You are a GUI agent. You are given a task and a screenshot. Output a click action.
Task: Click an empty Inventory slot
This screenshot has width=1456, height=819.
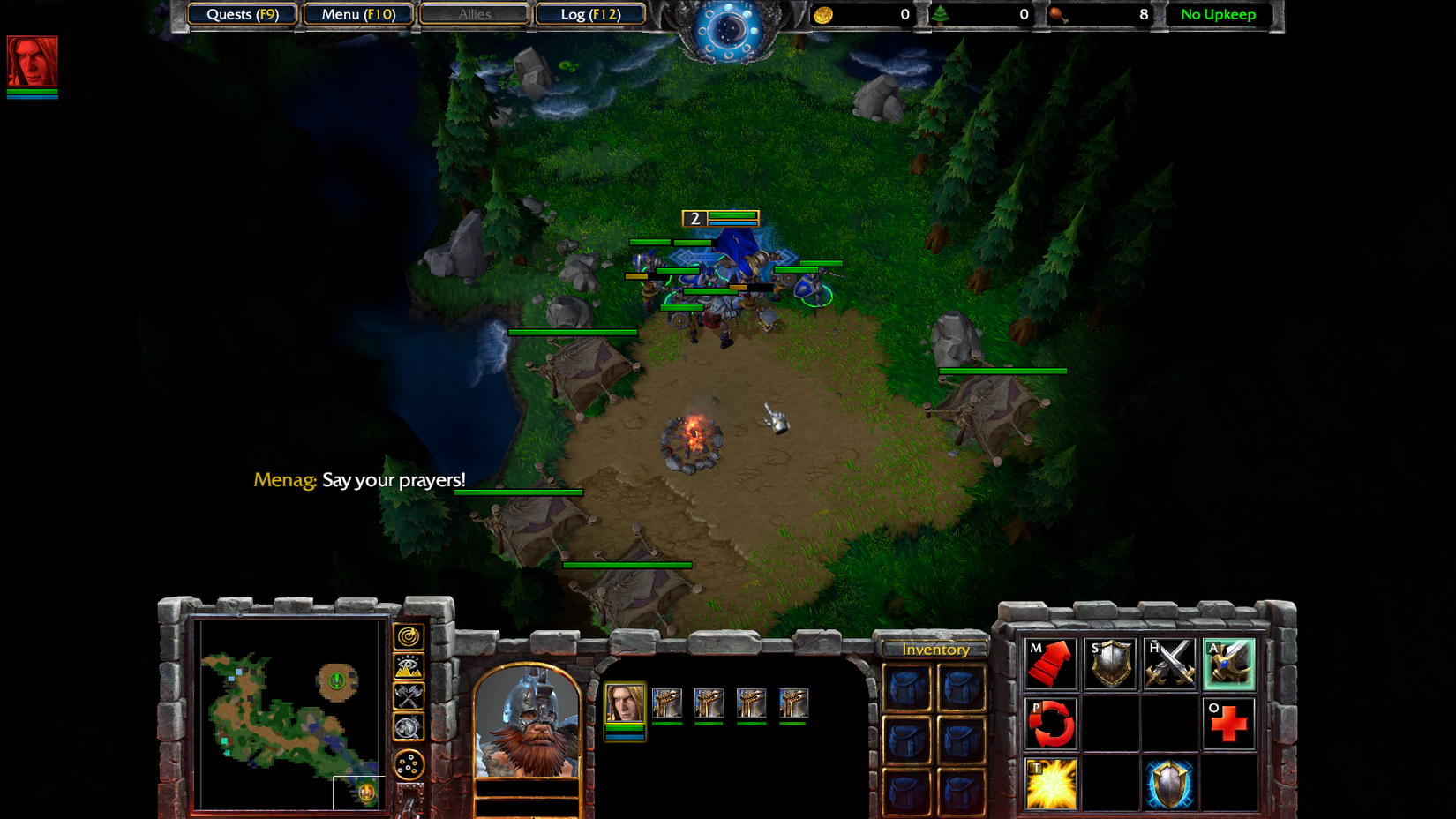pos(909,688)
